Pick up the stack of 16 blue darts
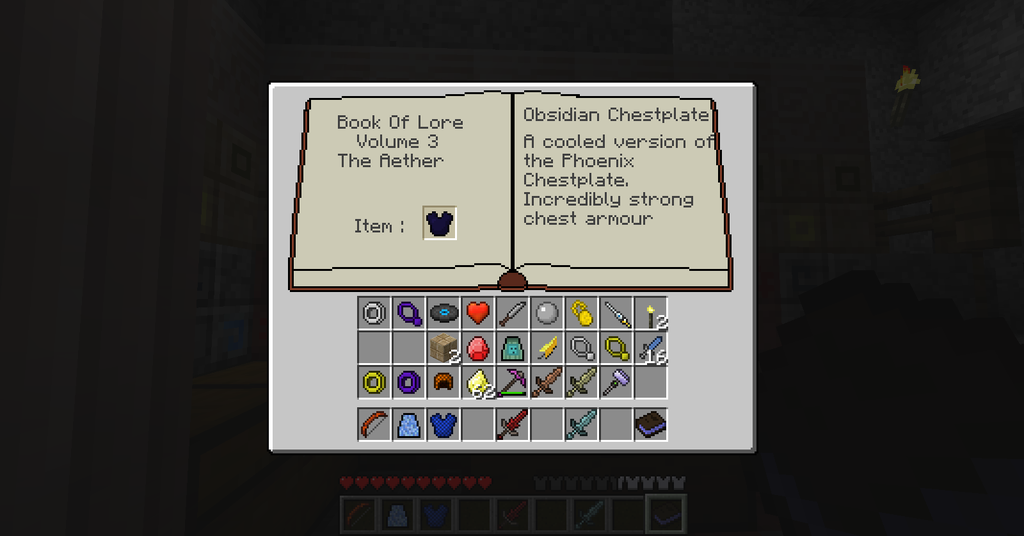1024x536 pixels. pos(651,348)
